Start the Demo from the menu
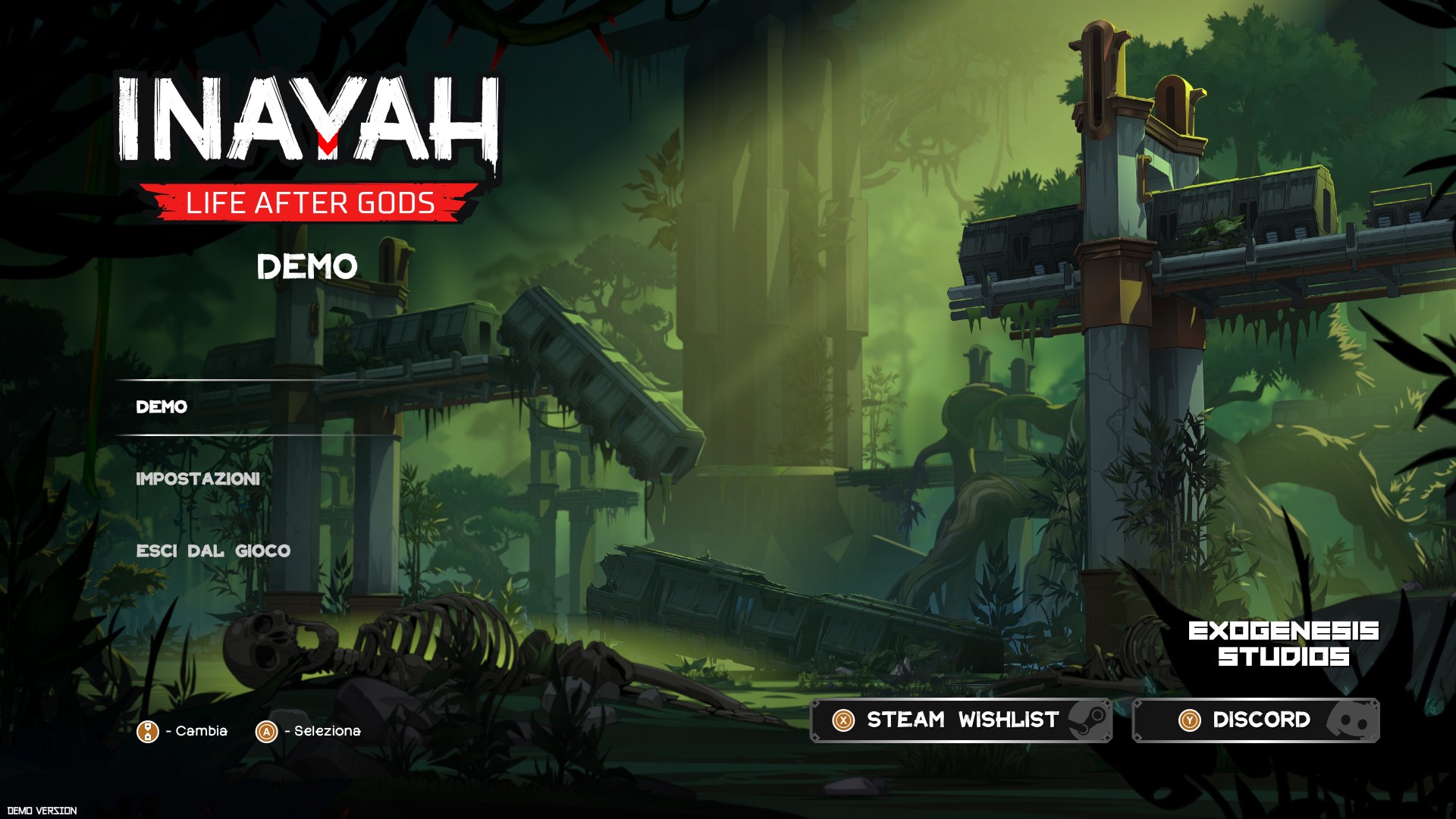This screenshot has width=1456, height=819. (162, 407)
